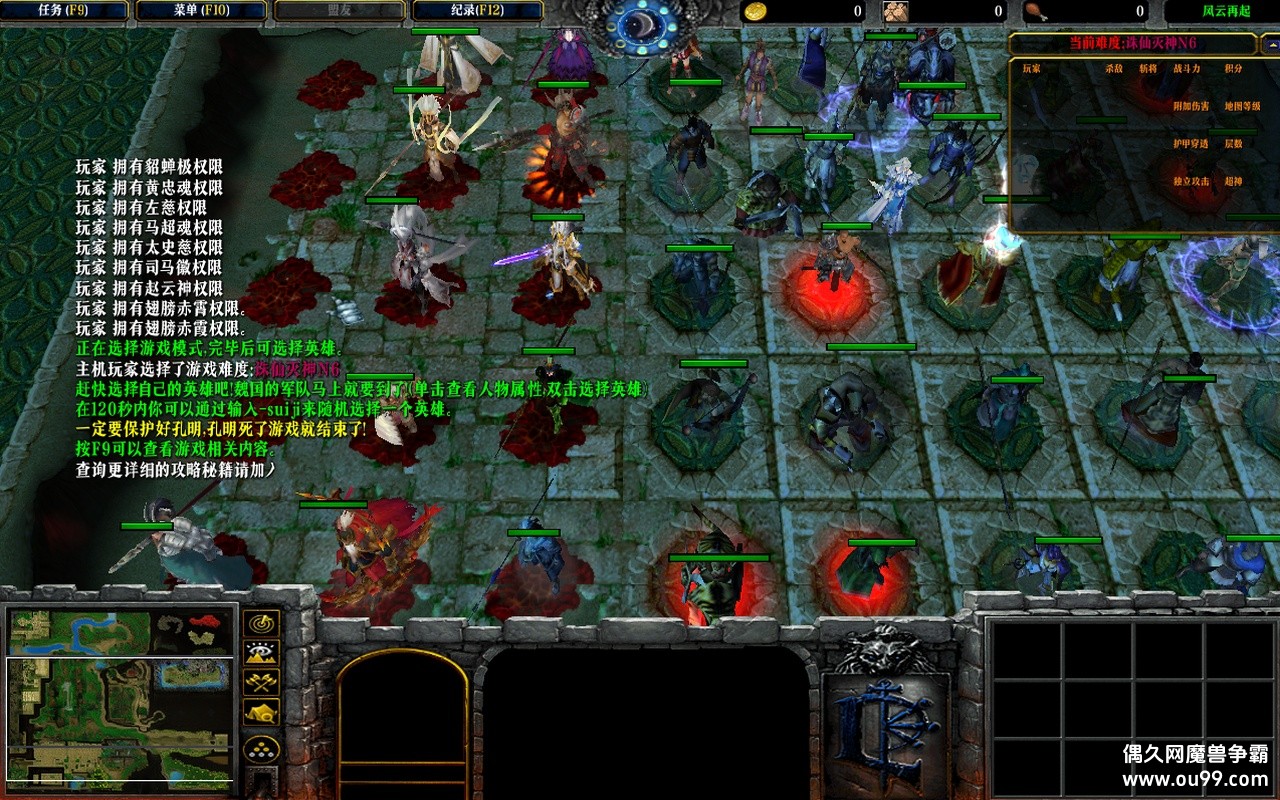This screenshot has width=1280, height=800.
Task: Collapse the scoreboard with its arrow button
Action: (x=1268, y=44)
